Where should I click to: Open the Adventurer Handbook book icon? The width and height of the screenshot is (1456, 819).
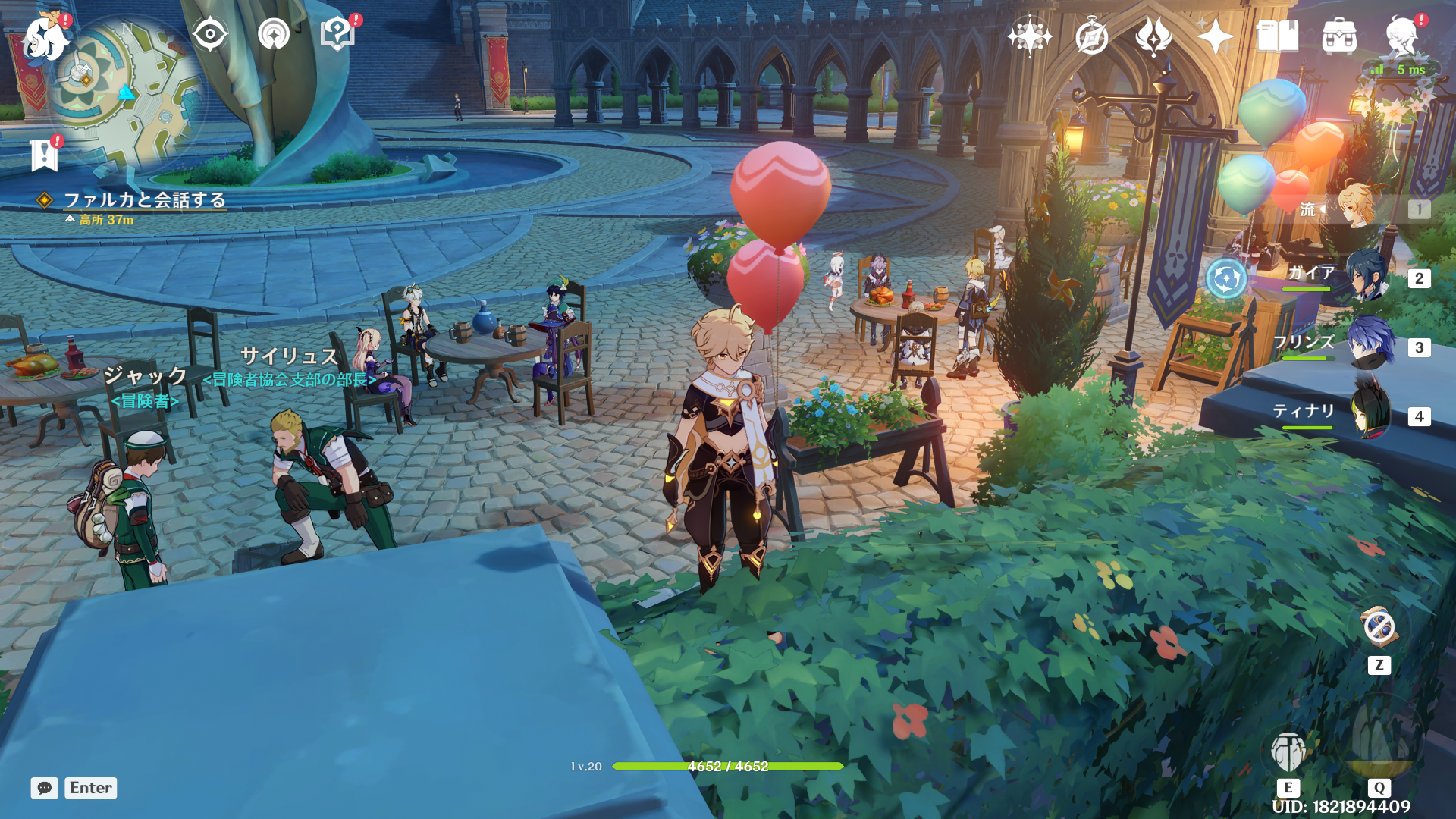tap(1277, 36)
